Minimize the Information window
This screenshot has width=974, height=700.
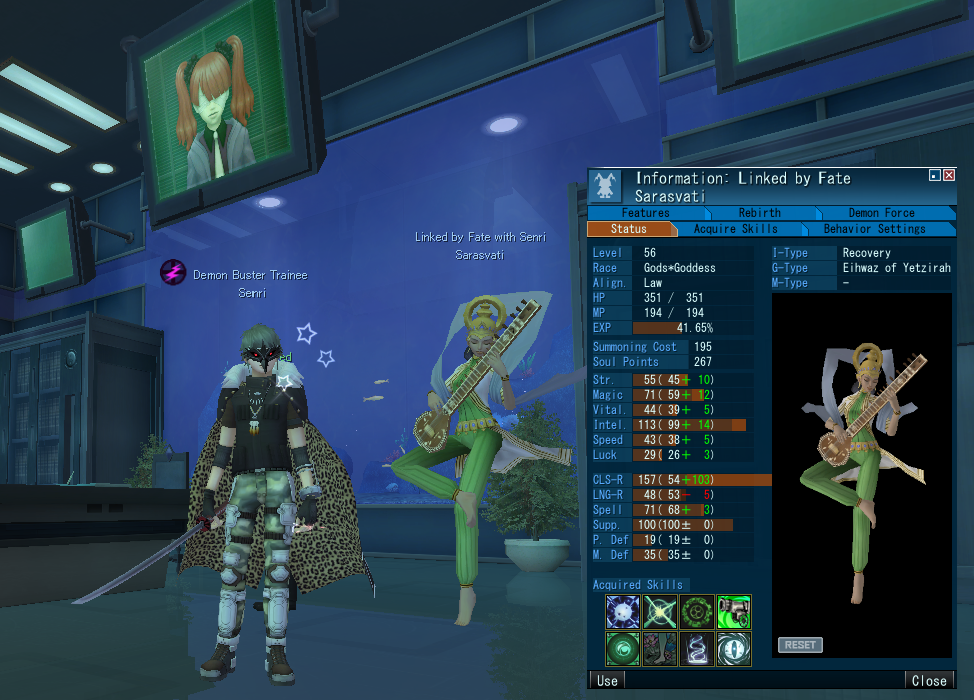[934, 175]
